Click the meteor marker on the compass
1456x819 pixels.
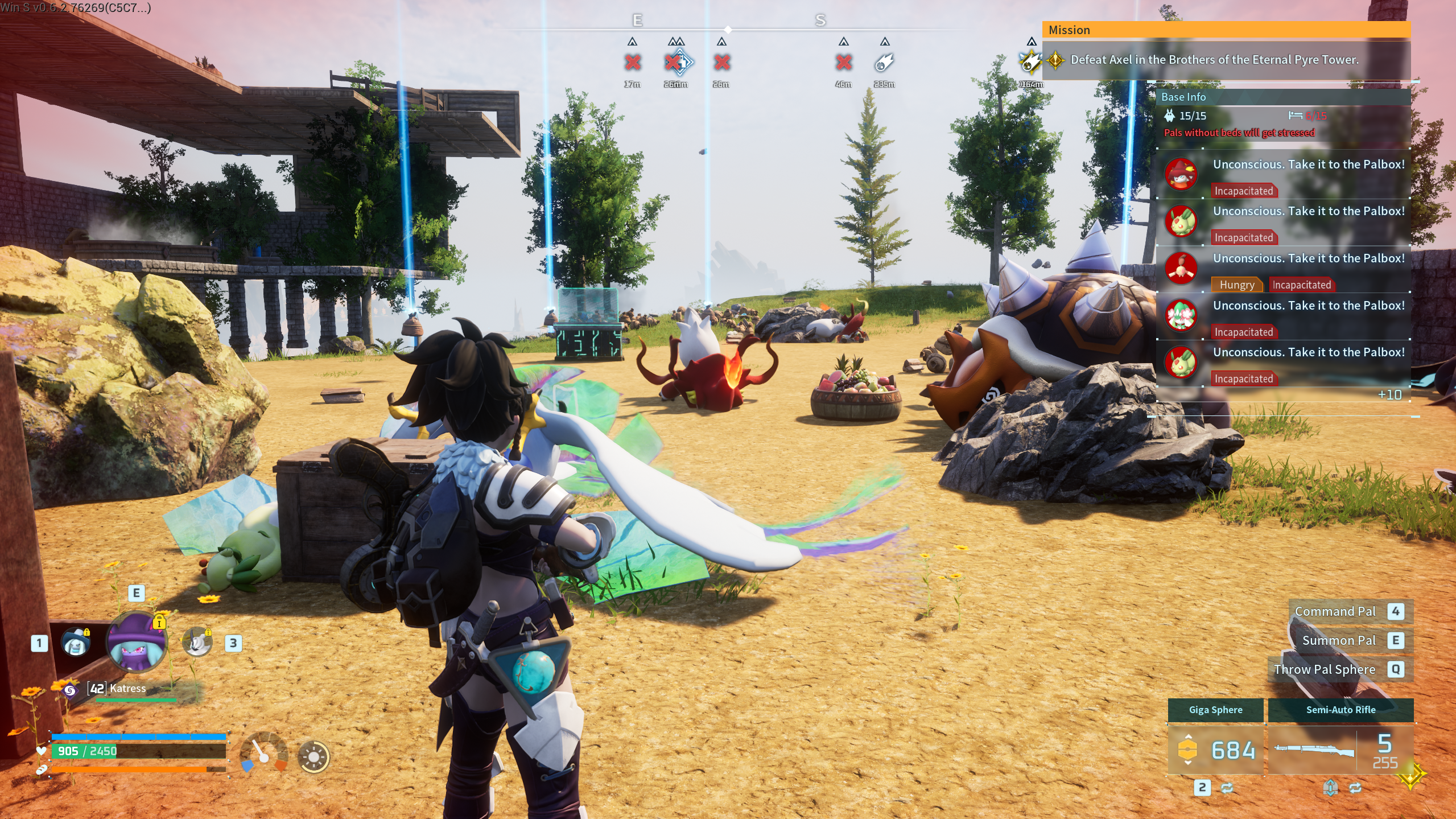pos(884,63)
